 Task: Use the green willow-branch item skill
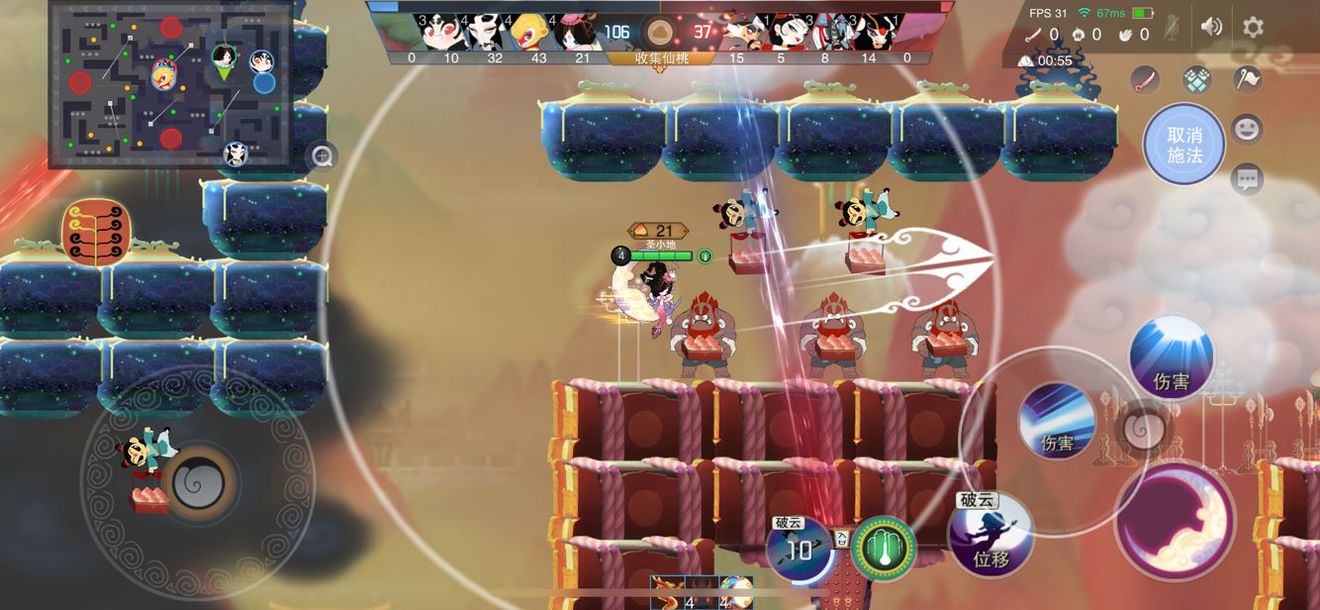[x=883, y=547]
